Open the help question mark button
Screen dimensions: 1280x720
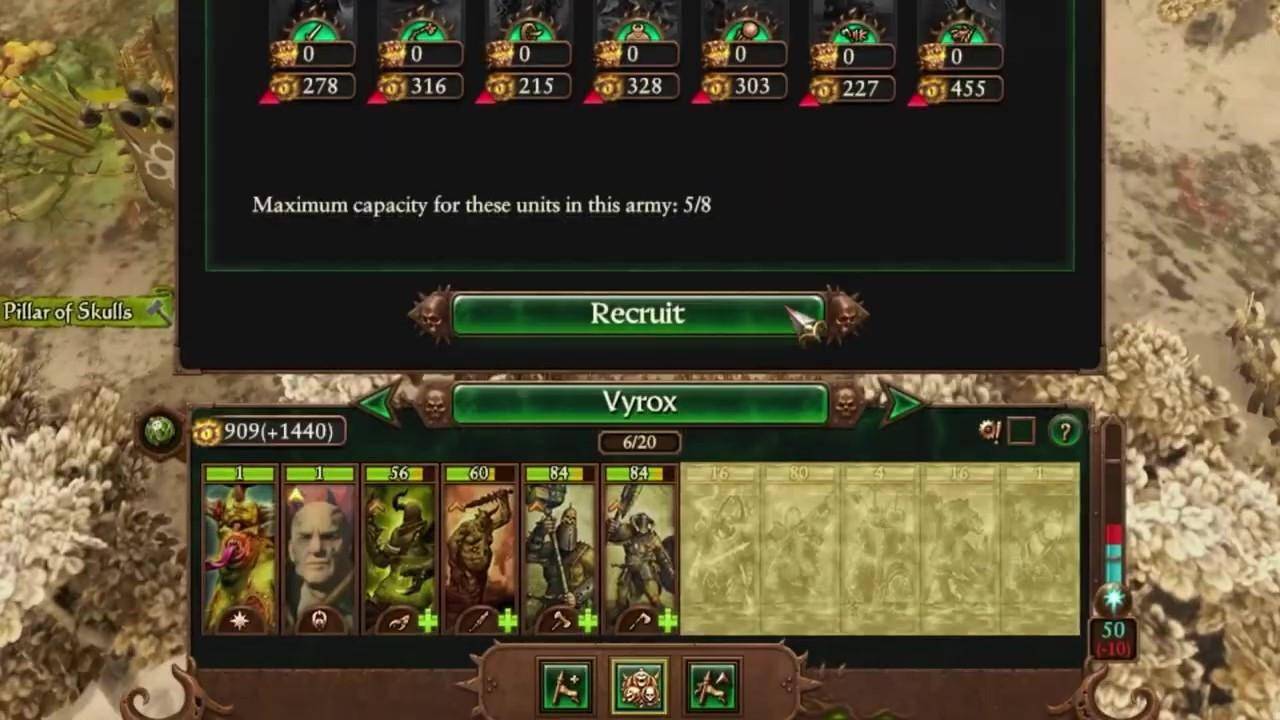(1064, 431)
